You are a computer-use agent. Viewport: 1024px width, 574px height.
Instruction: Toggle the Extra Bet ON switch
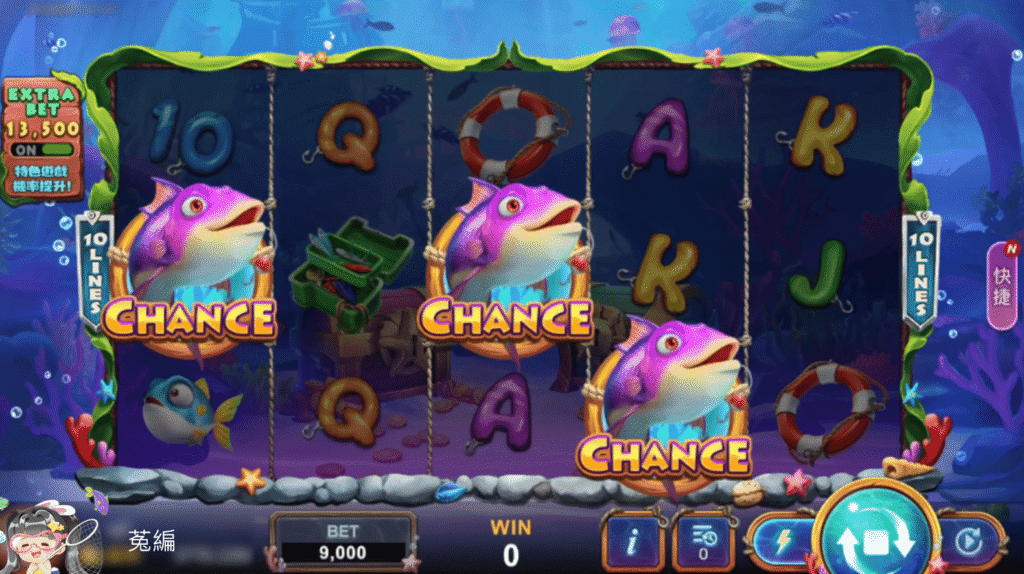42,150
